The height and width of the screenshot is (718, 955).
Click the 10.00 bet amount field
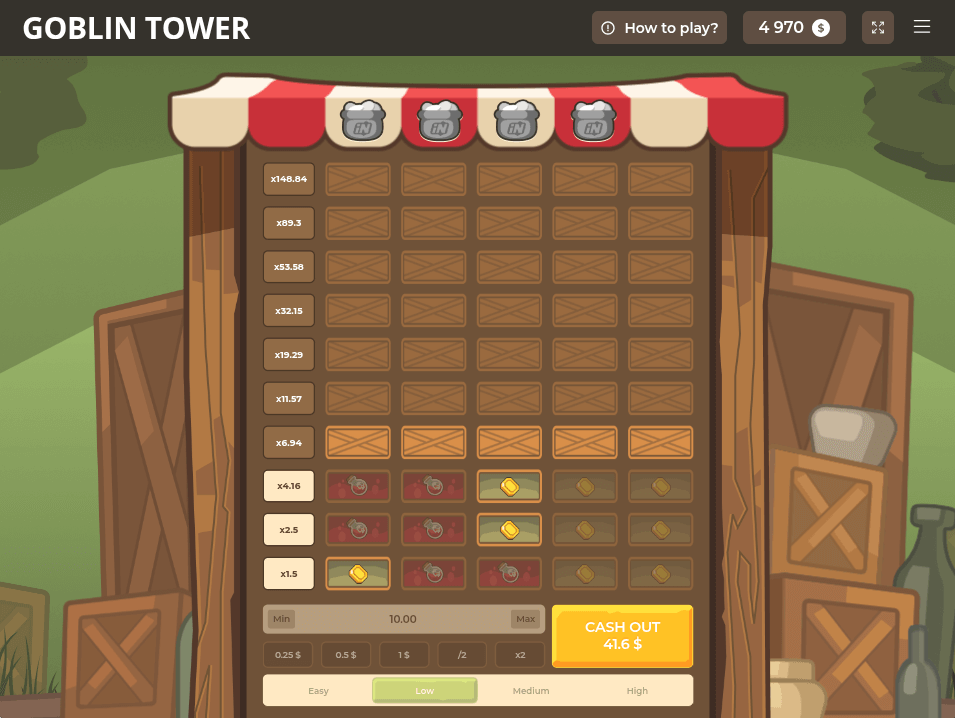pyautogui.click(x=403, y=619)
